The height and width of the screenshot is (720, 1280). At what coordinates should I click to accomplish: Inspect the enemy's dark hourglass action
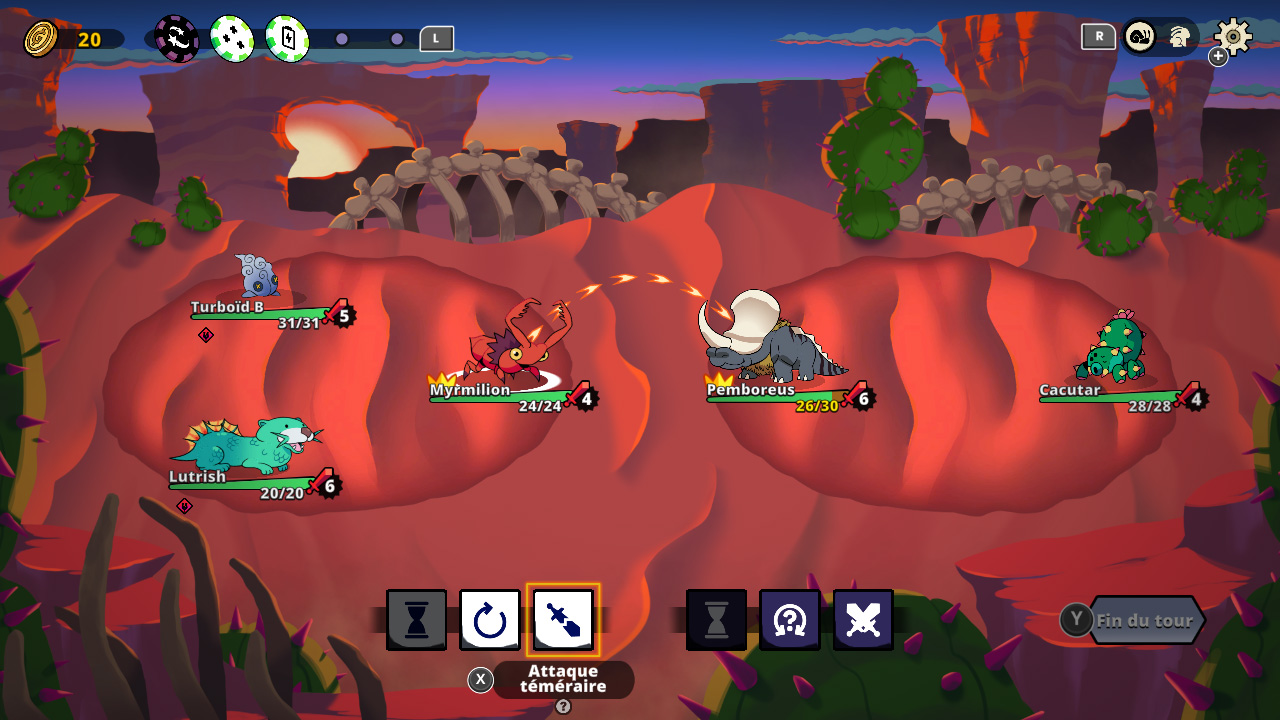point(716,620)
